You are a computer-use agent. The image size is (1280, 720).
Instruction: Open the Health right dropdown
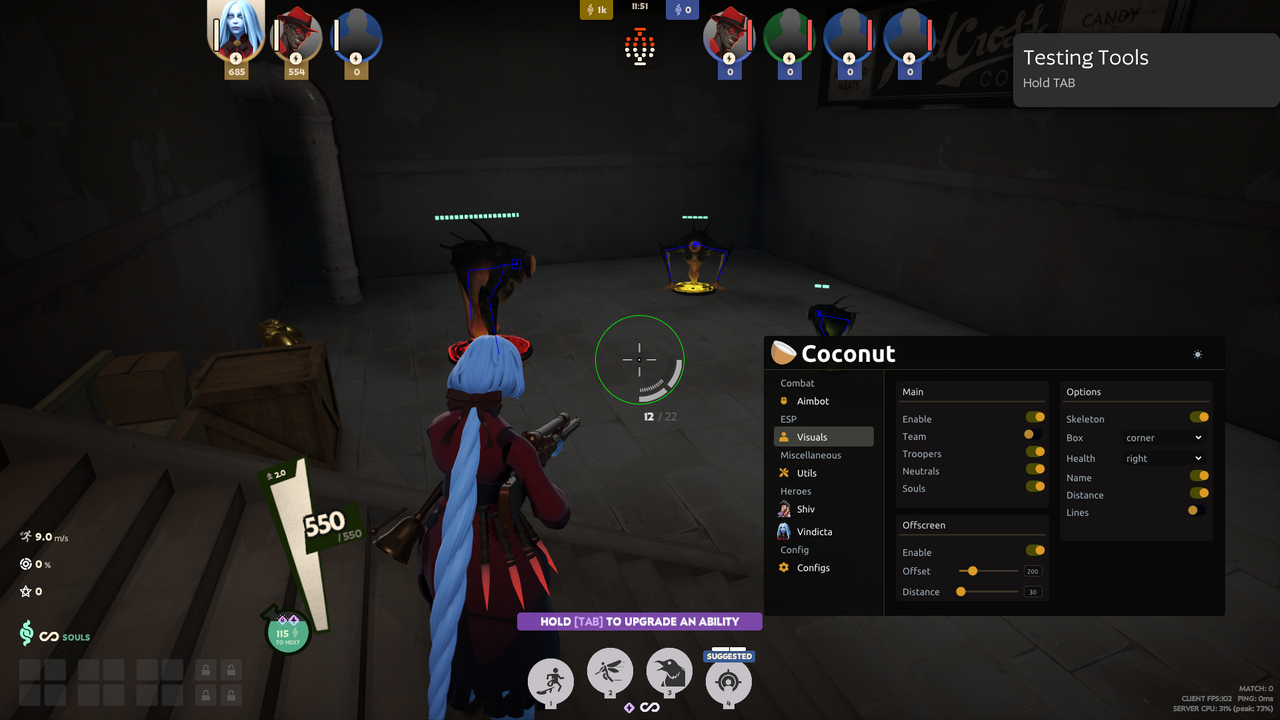pyautogui.click(x=1163, y=457)
